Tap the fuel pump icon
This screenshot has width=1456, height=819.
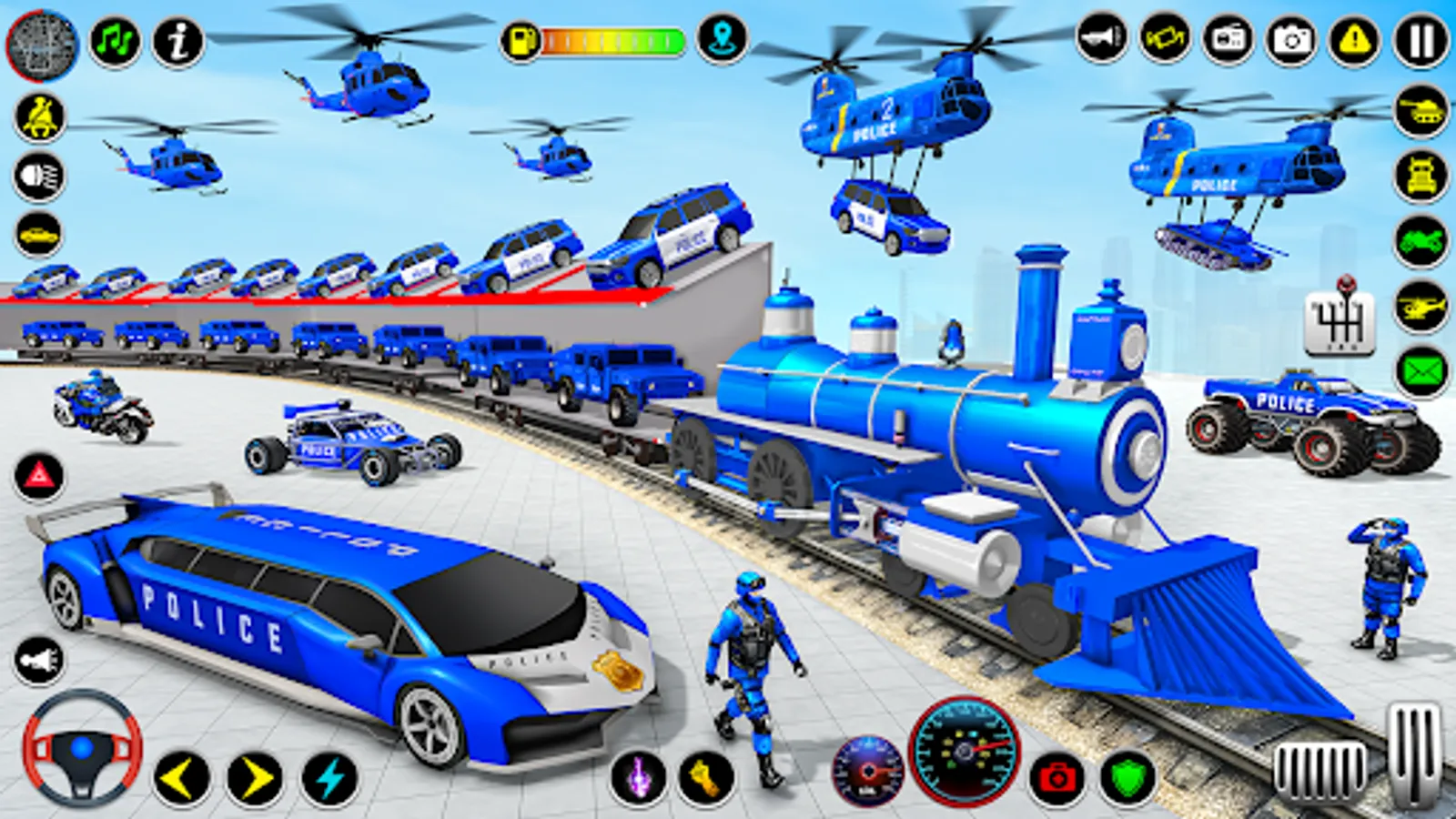(x=519, y=38)
